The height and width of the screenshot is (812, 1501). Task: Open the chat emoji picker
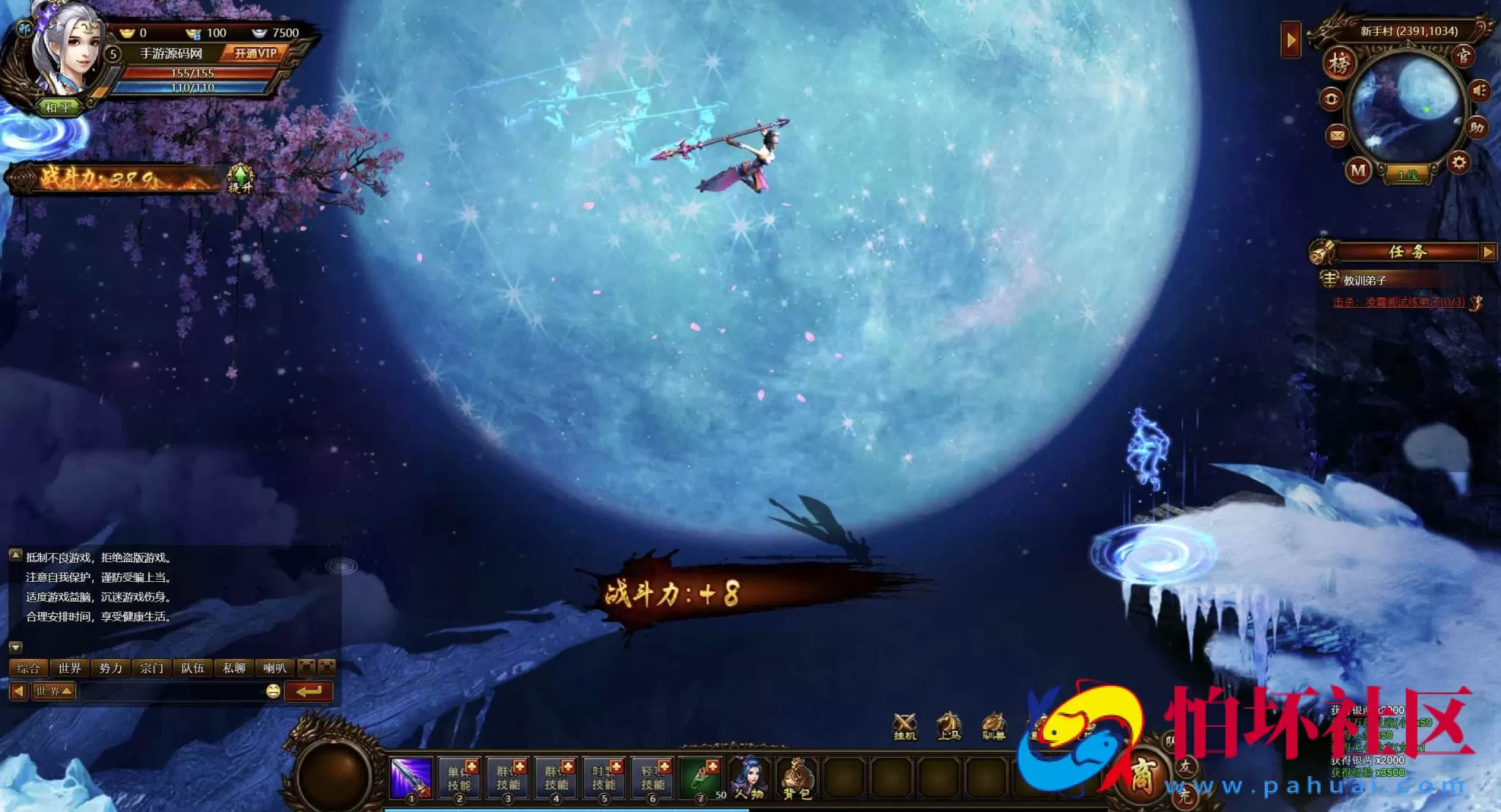tap(273, 691)
